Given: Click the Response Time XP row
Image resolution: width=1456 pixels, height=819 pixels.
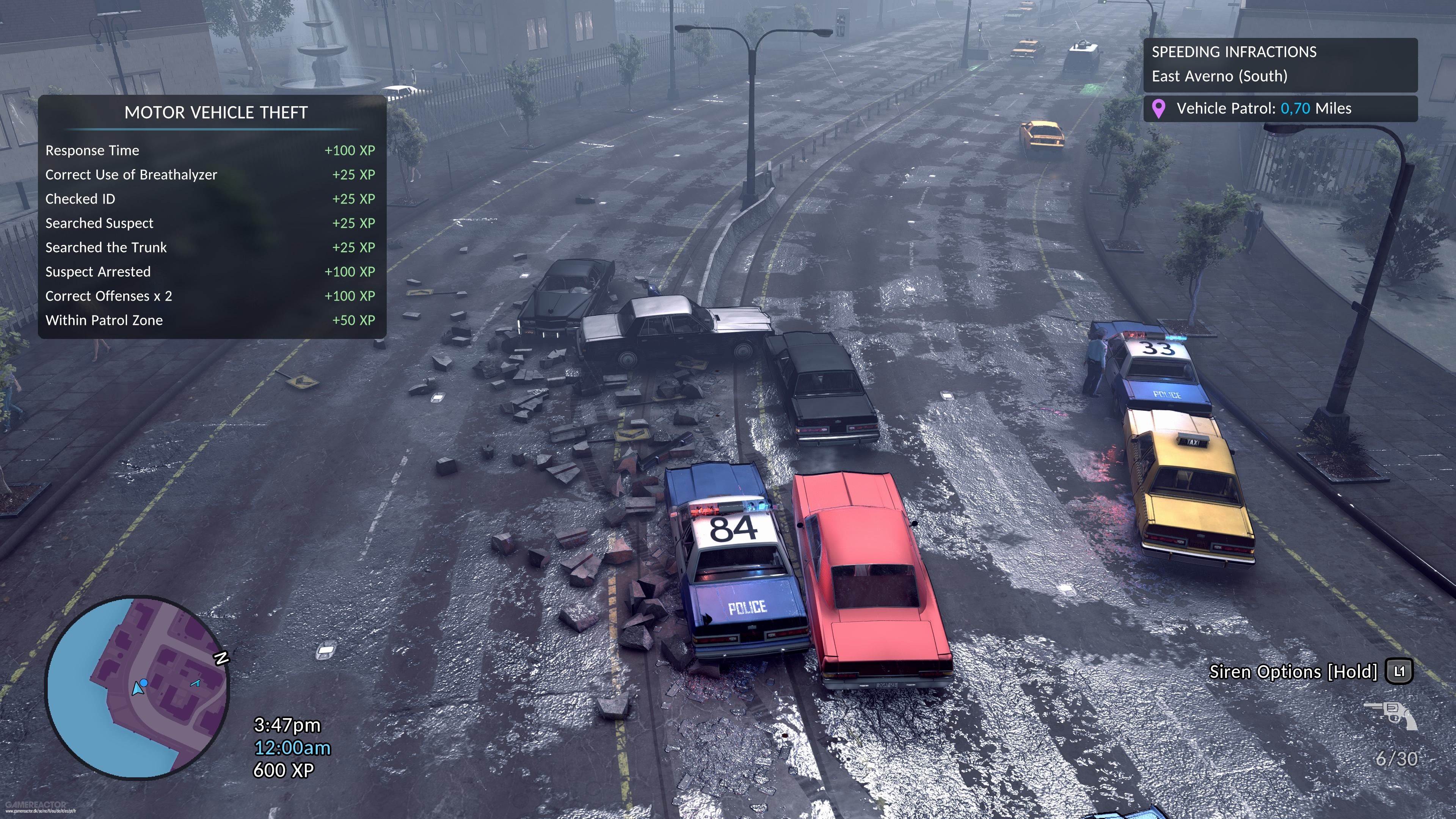Looking at the screenshot, I should (x=210, y=151).
